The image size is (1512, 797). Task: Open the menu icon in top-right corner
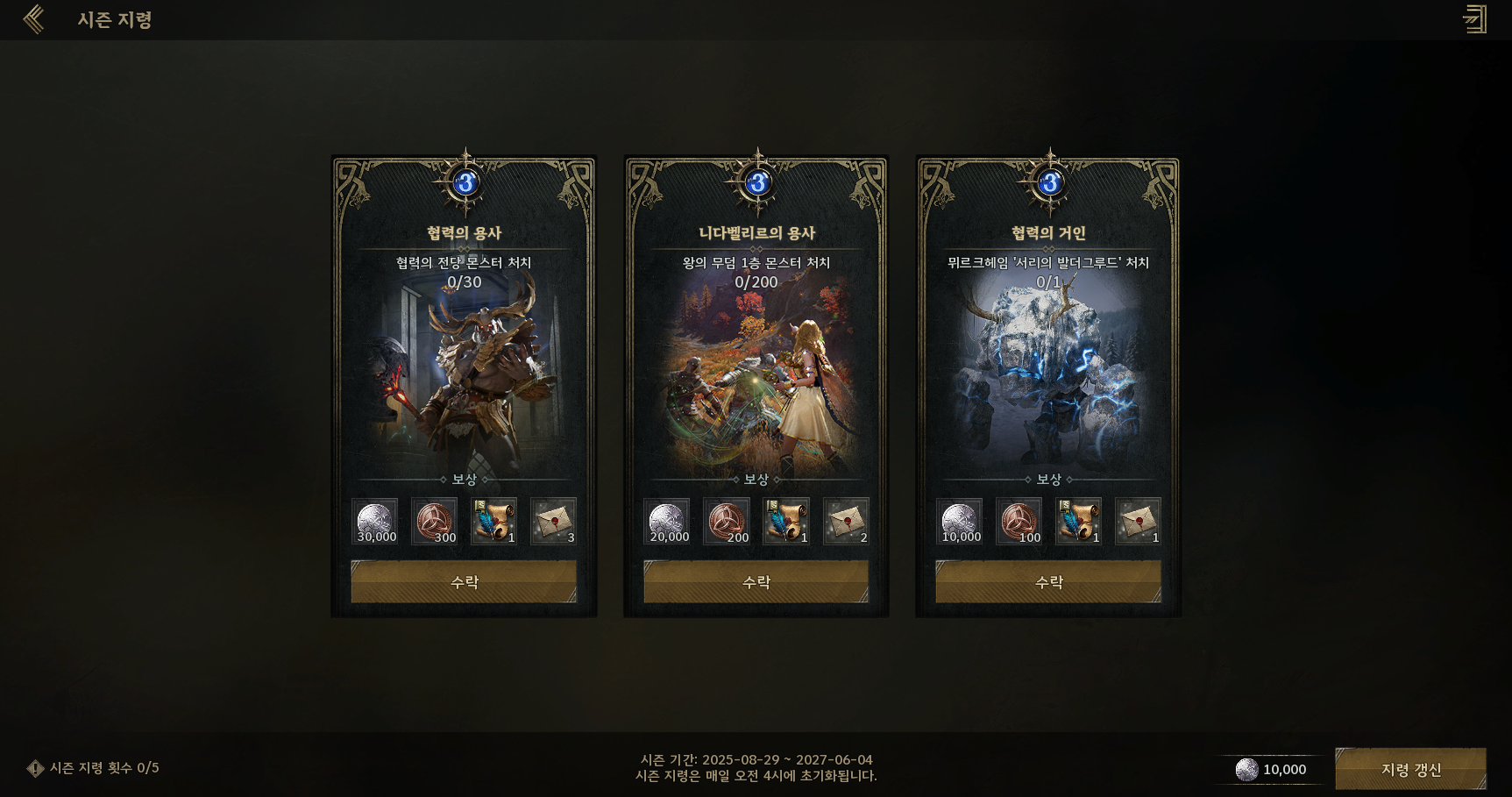(x=1475, y=19)
